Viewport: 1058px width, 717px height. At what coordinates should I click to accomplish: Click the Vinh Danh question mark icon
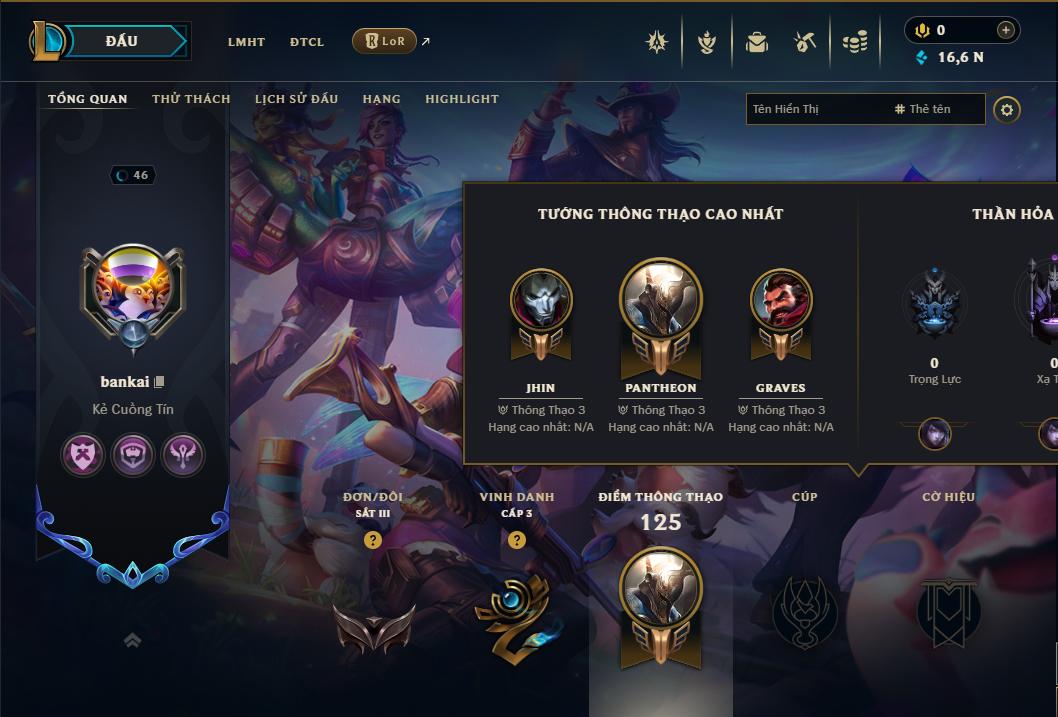517,540
